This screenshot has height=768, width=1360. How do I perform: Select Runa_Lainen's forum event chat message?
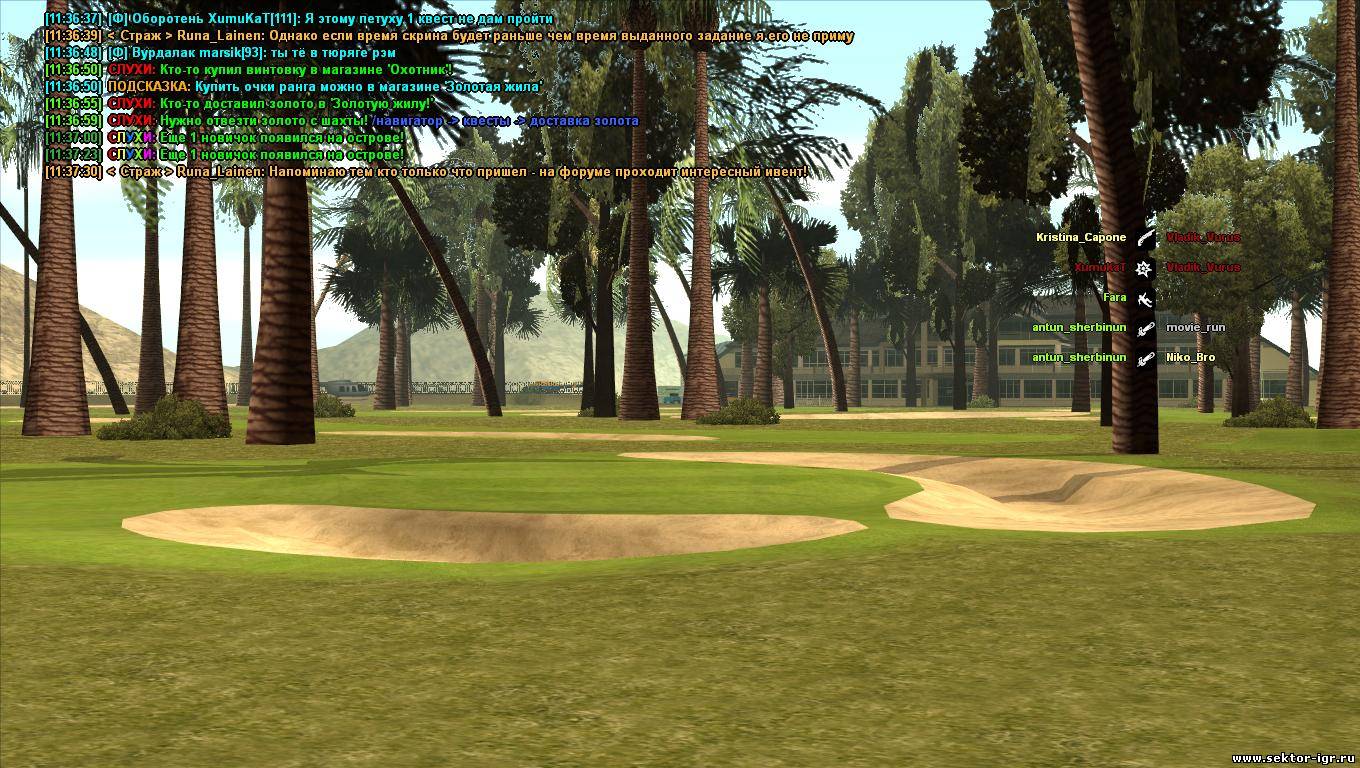(425, 172)
